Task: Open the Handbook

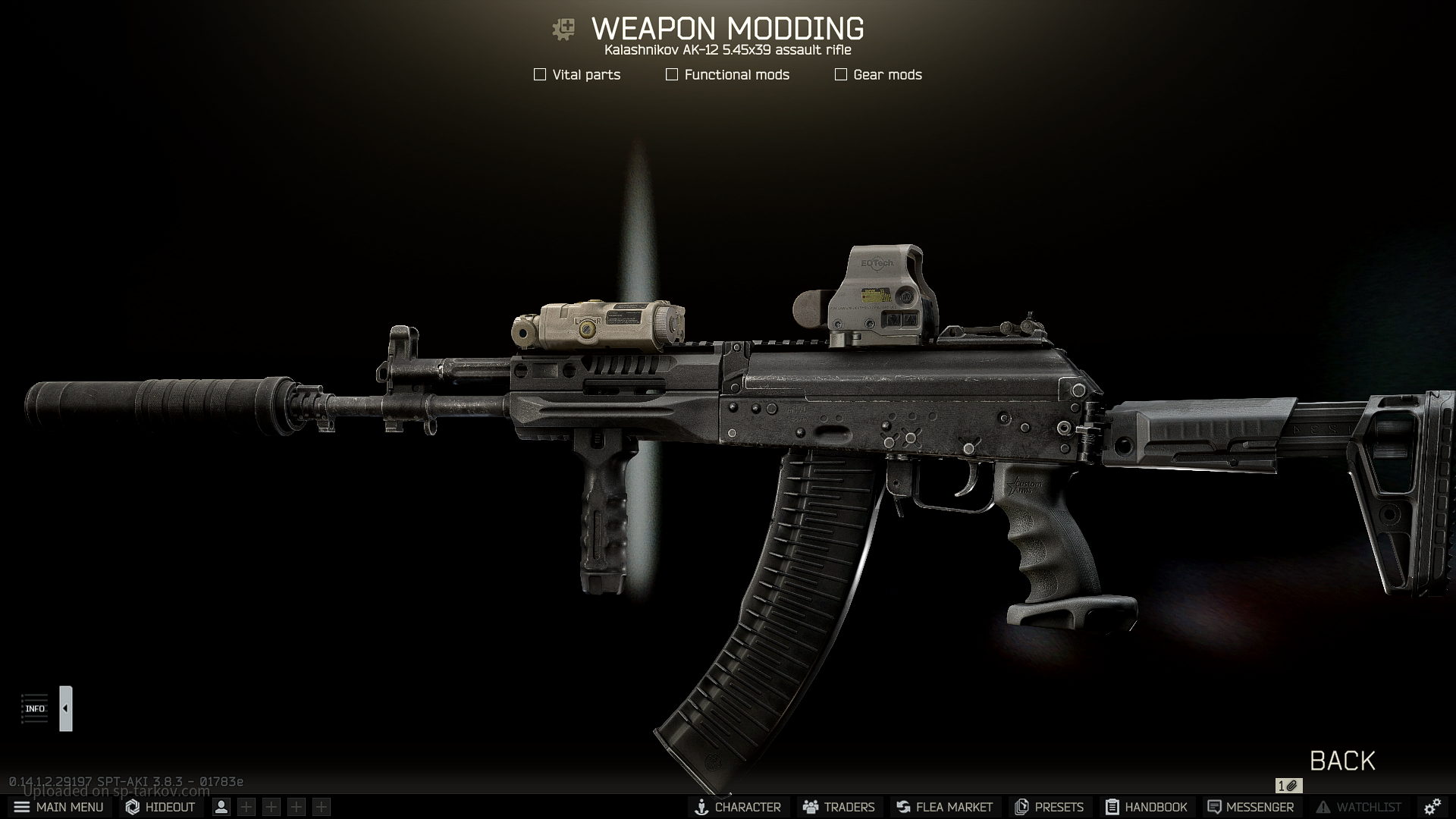Action: [x=1147, y=807]
